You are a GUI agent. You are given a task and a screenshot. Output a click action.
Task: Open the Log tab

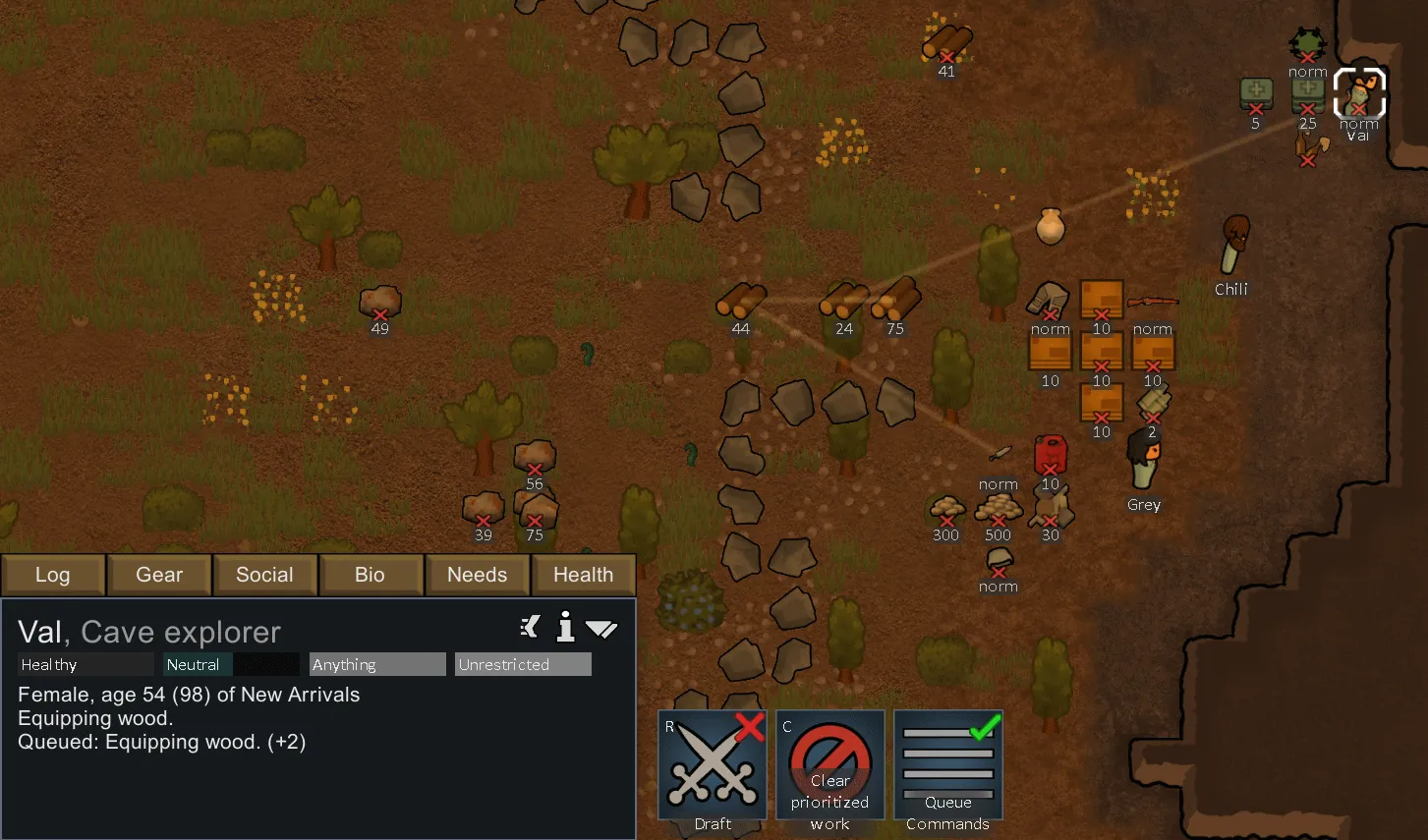[53, 575]
